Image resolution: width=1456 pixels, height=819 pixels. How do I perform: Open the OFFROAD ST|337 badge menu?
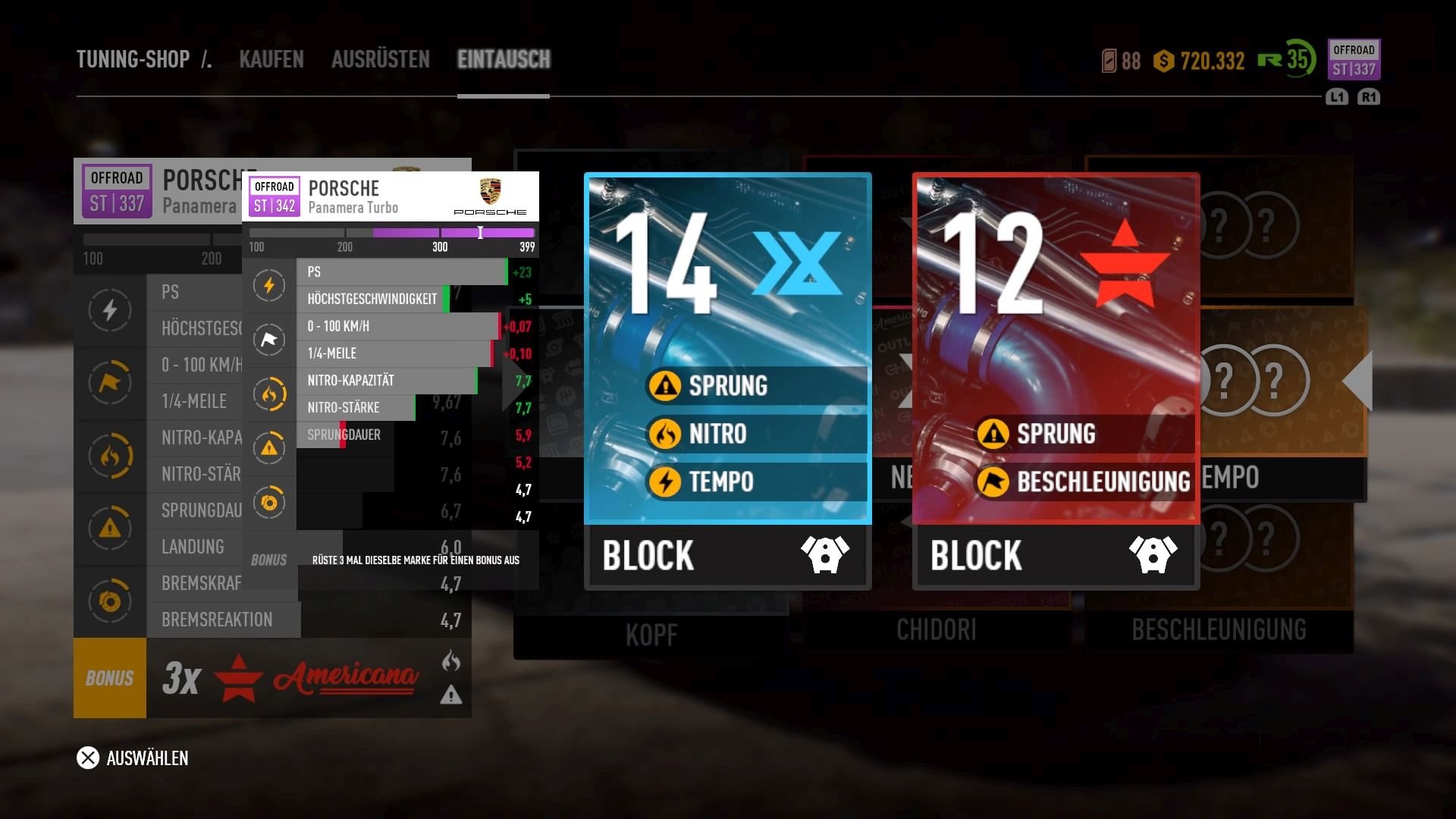click(x=1354, y=61)
